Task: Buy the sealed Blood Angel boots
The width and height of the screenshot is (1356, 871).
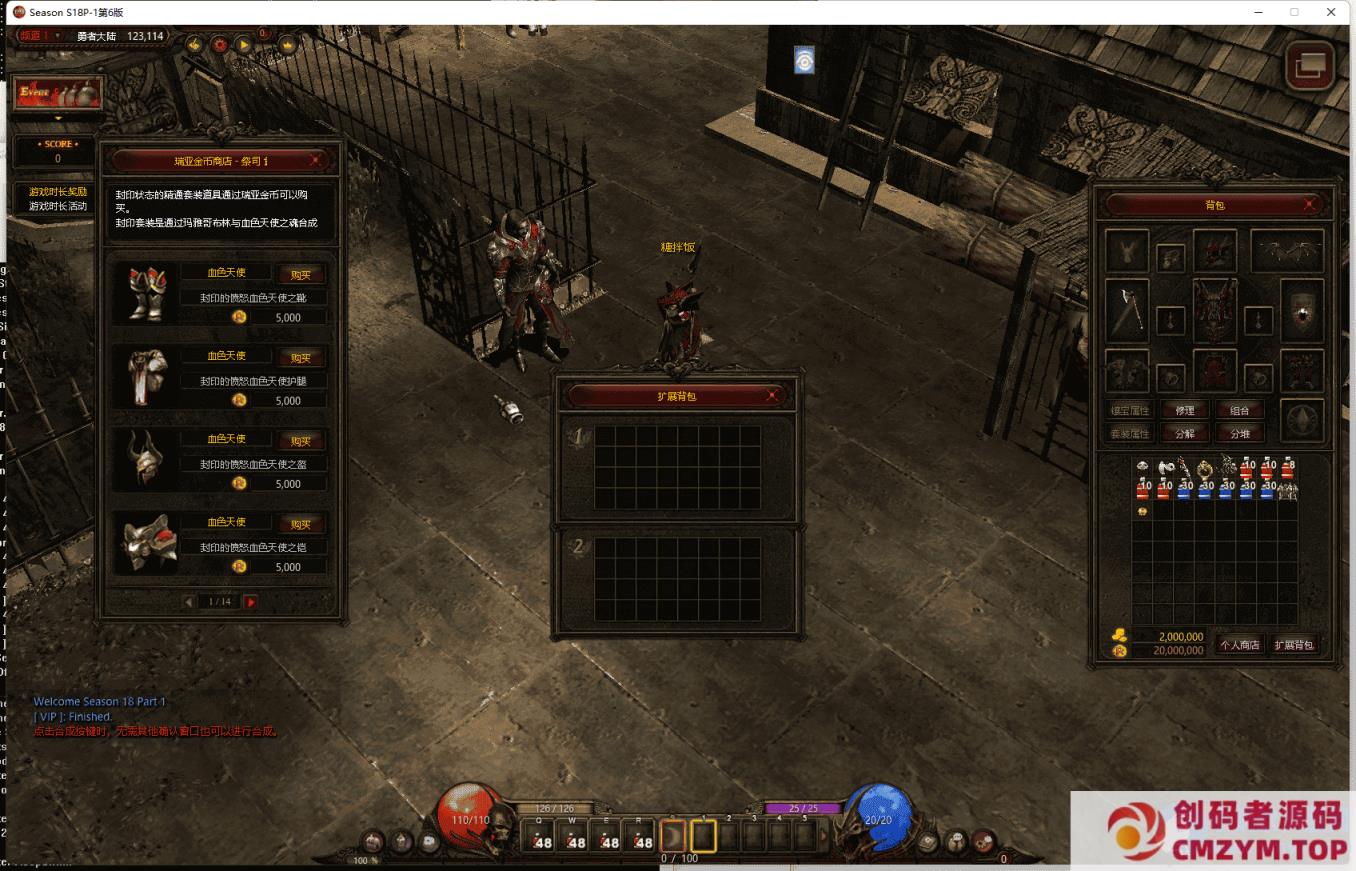Action: [x=301, y=275]
